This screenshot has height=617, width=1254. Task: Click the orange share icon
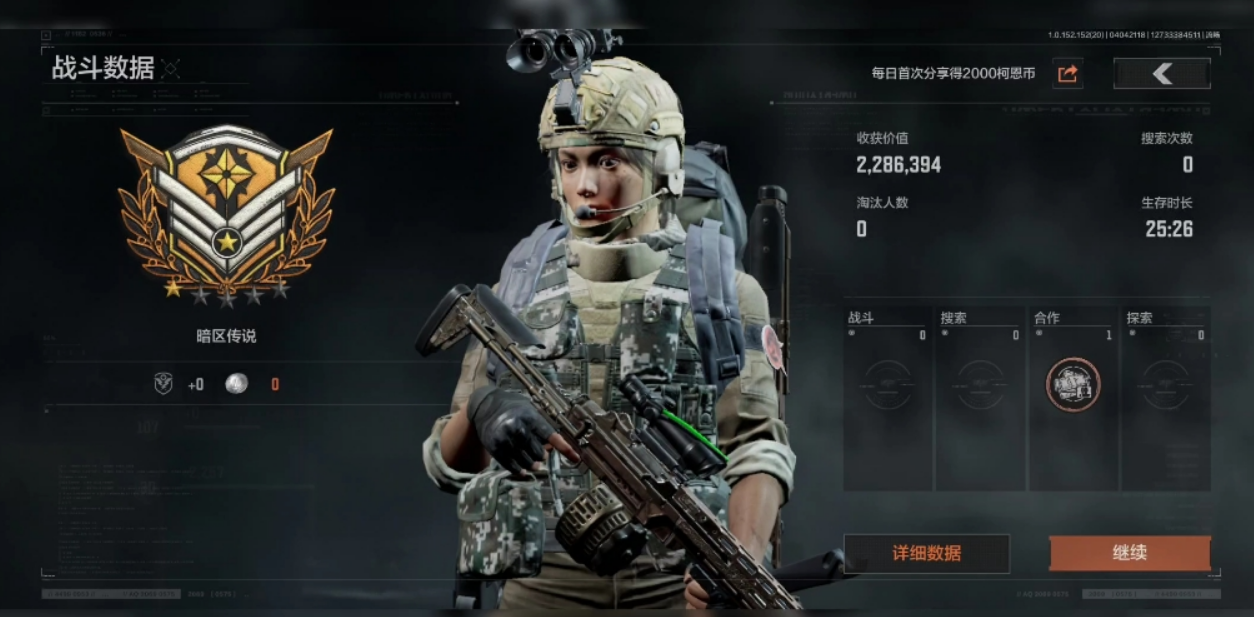[1067, 73]
